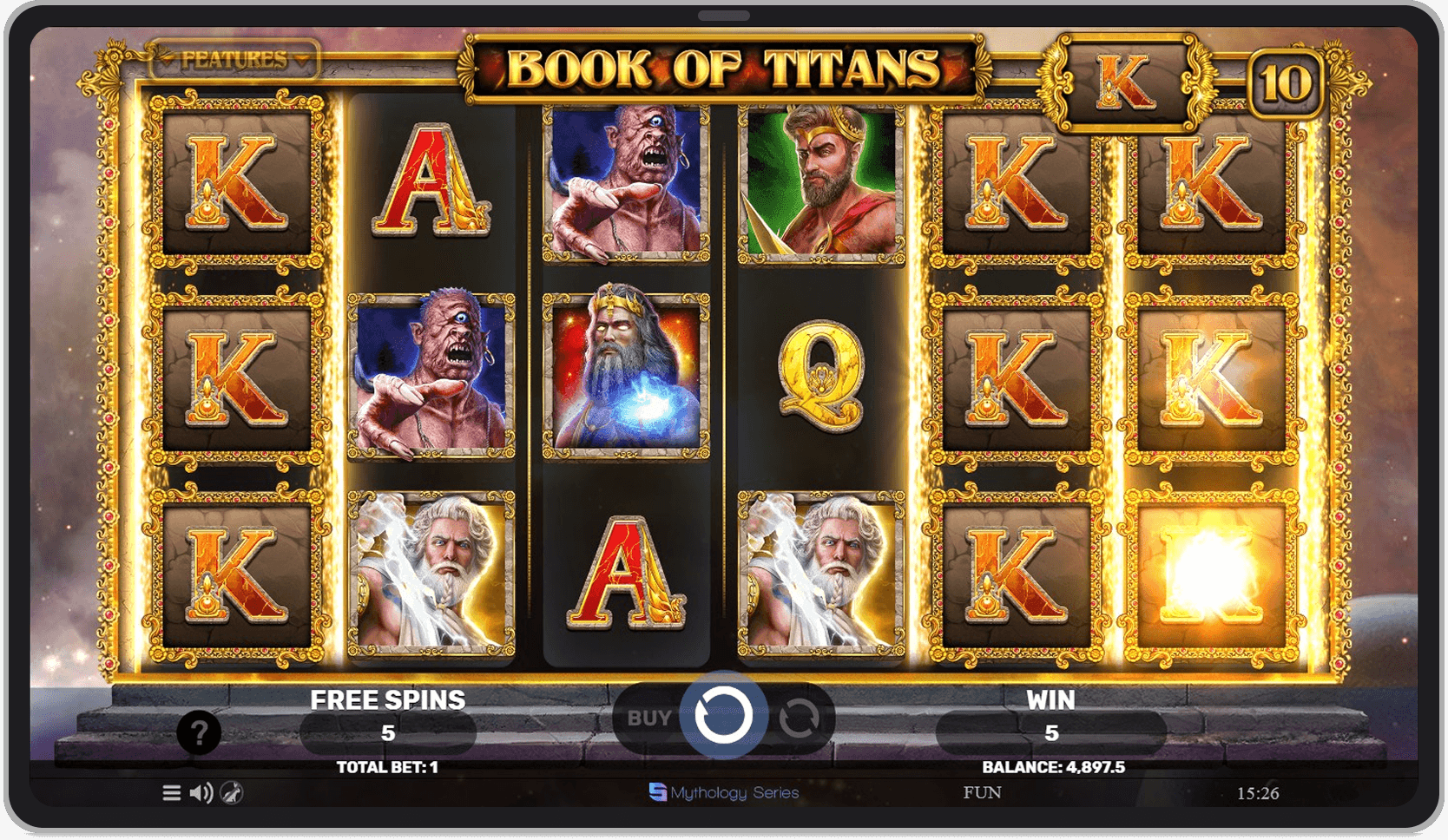This screenshot has width=1448, height=840.
Task: Open the help screen via question mark icon
Action: point(200,734)
